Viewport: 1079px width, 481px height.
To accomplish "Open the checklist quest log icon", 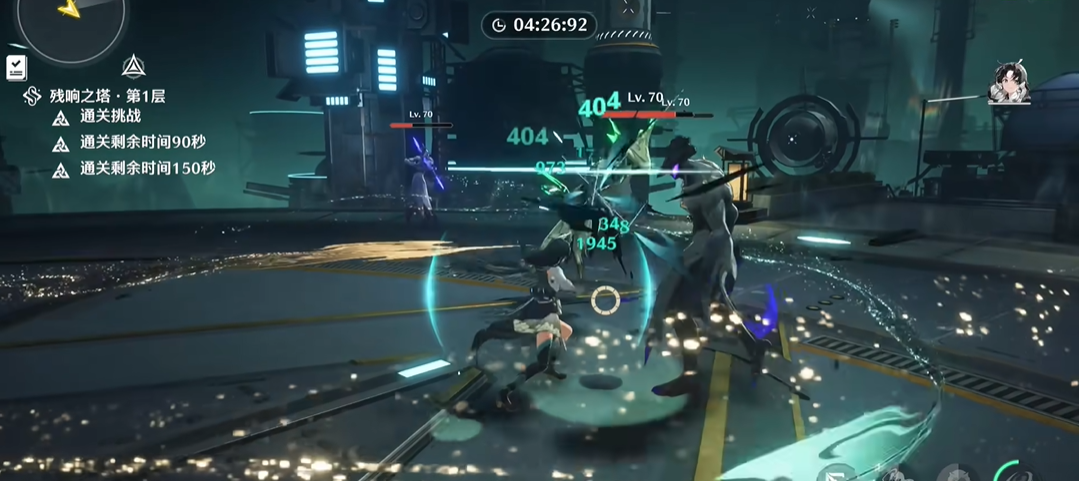I will [x=16, y=67].
